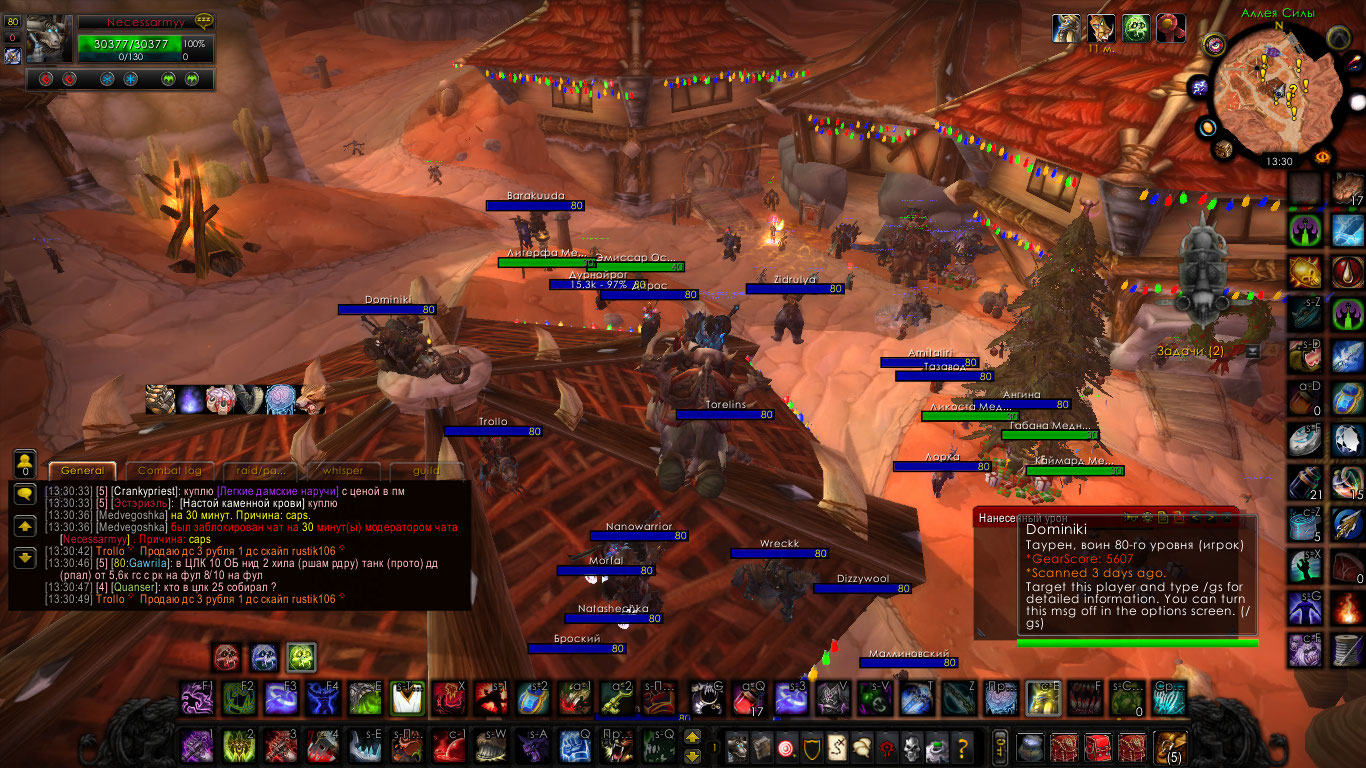Use the red potion with 17 charges
This screenshot has width=1366, height=768.
(x=748, y=698)
